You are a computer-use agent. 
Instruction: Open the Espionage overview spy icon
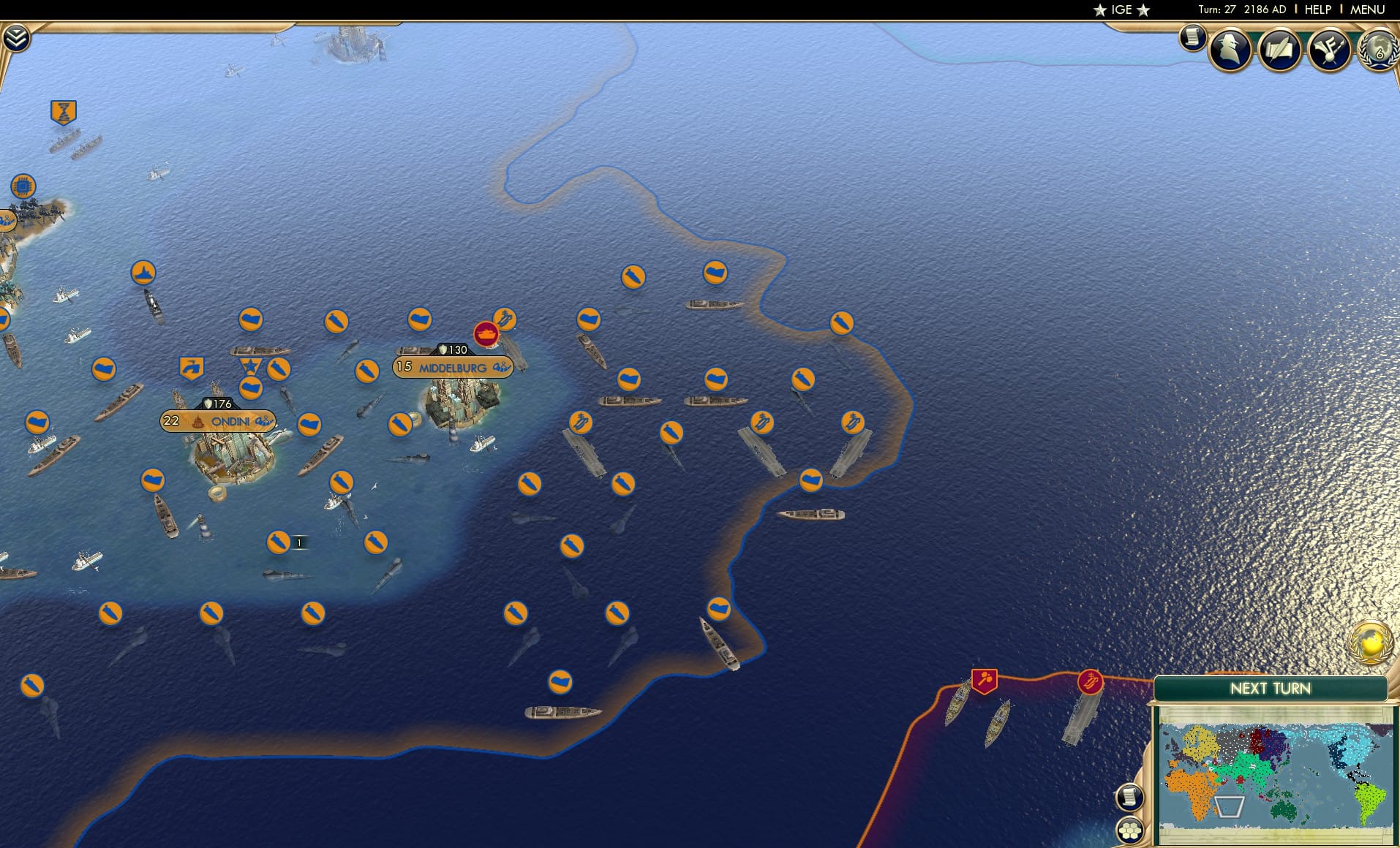pyautogui.click(x=1230, y=49)
